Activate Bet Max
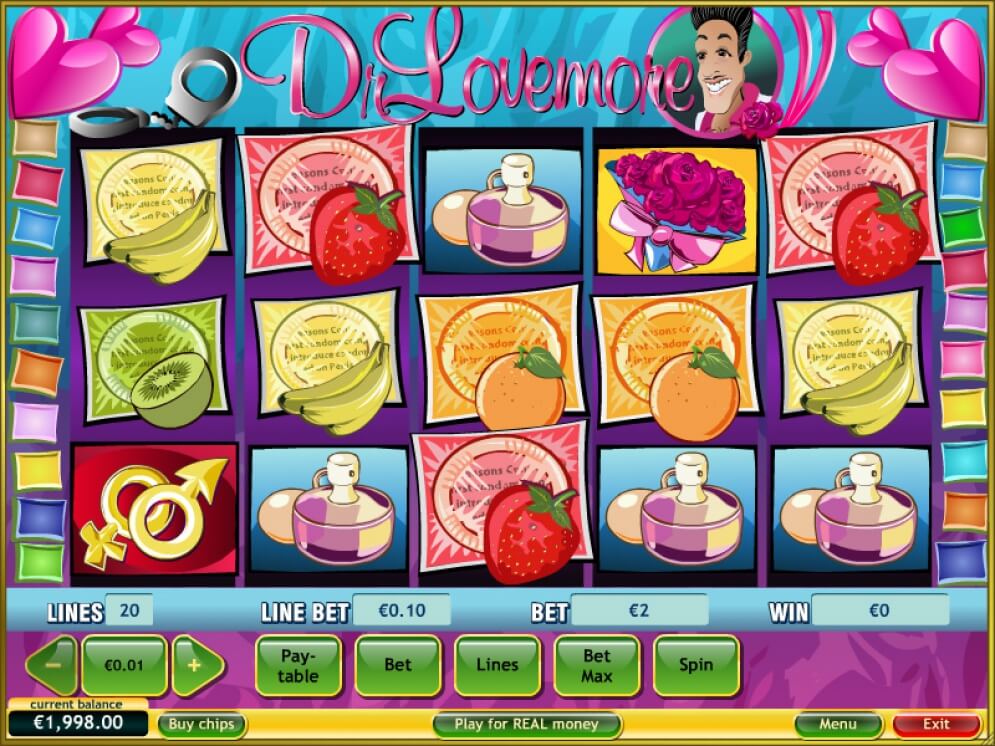This screenshot has height=746, width=995. (x=597, y=665)
